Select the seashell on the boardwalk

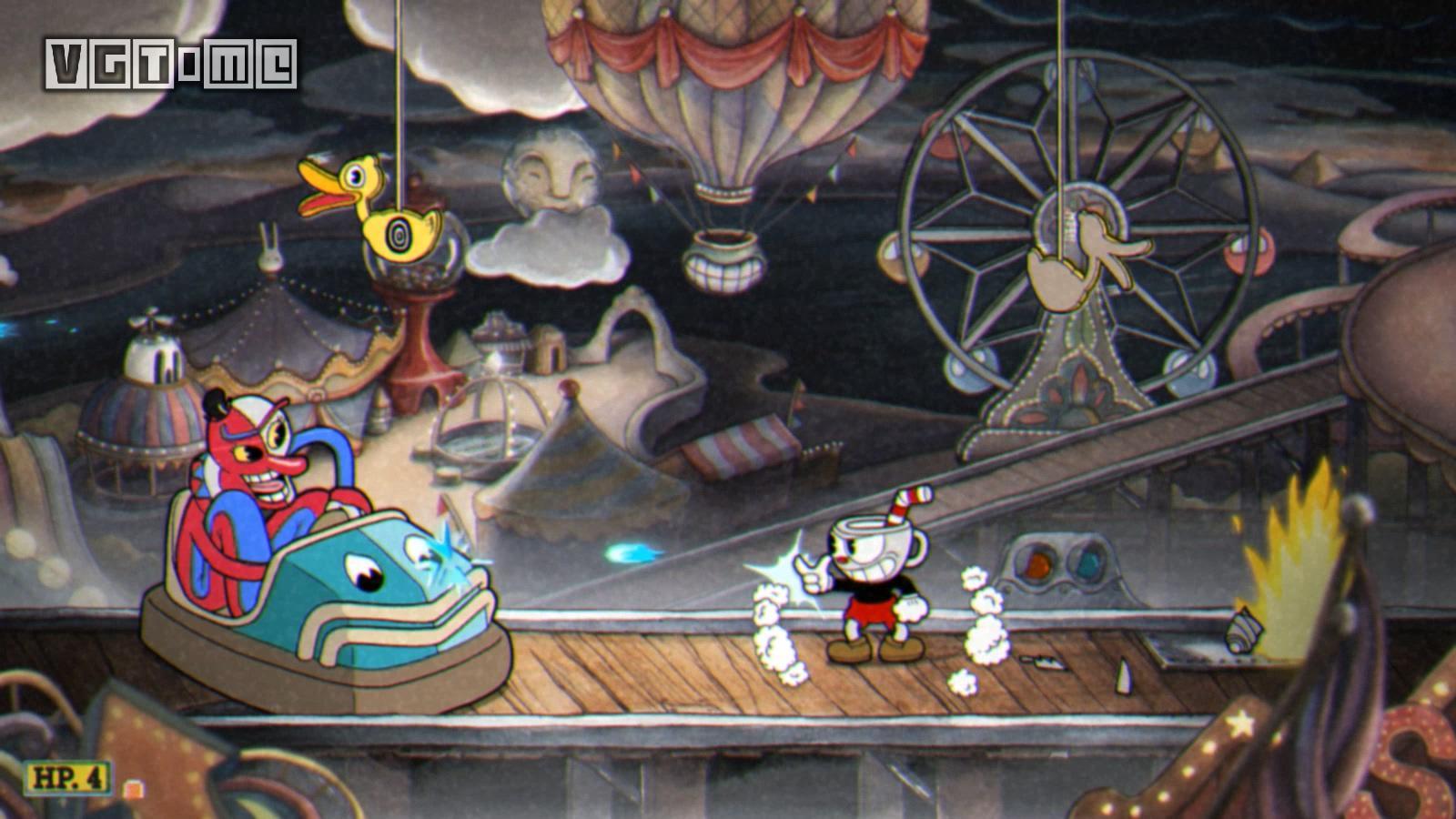click(1240, 630)
